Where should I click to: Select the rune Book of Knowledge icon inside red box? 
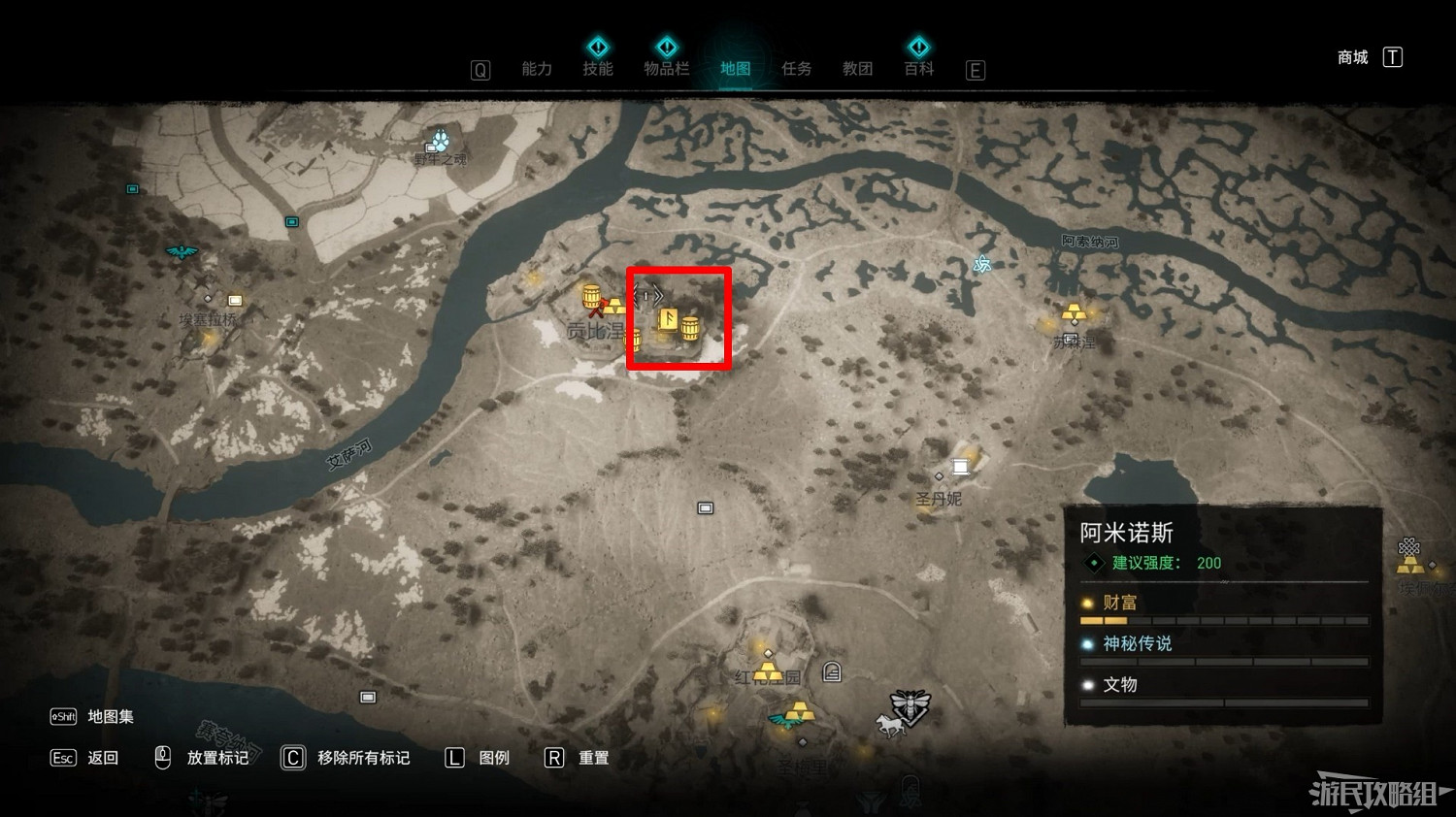669,320
